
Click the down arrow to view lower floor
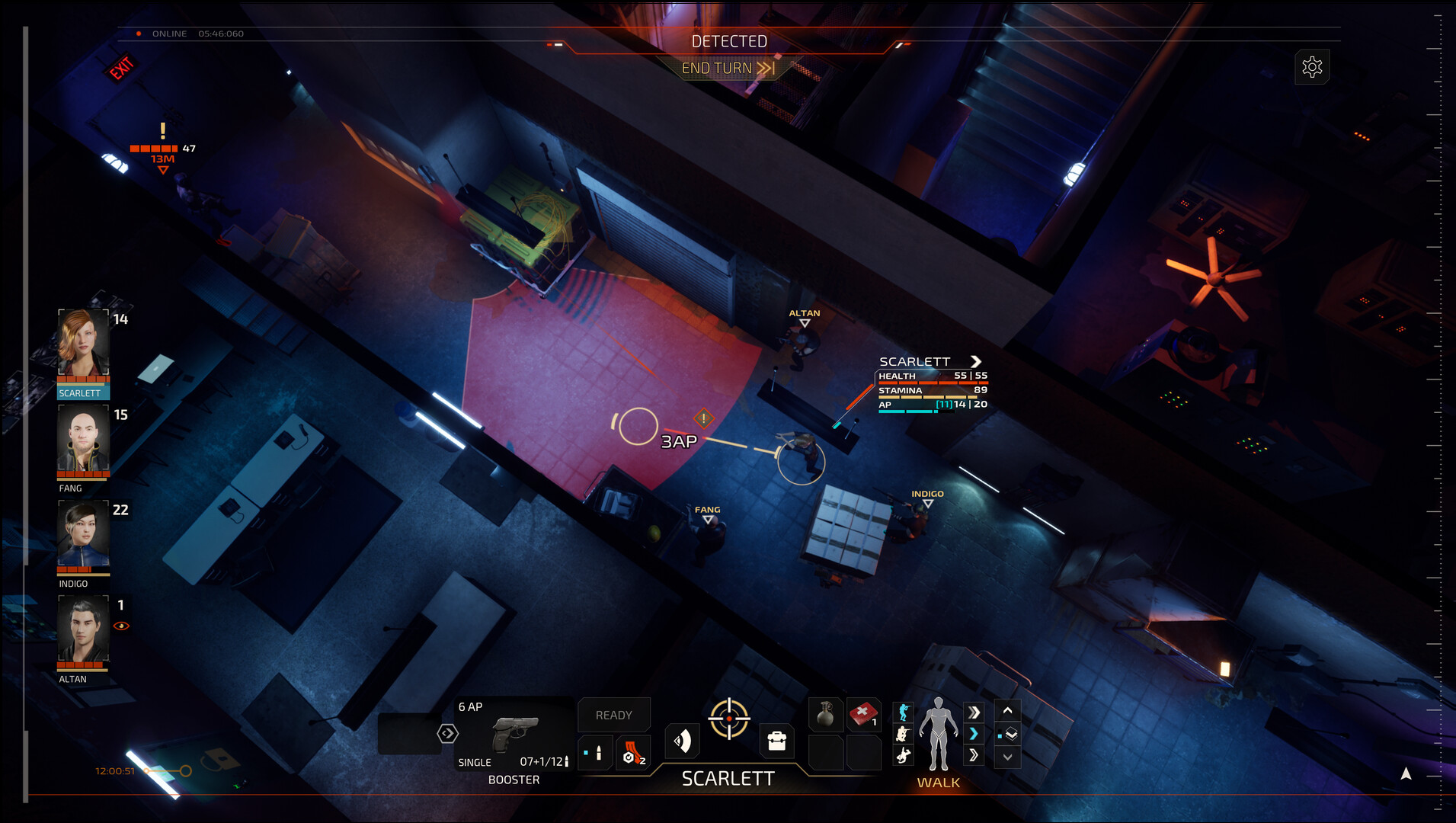tap(1006, 757)
